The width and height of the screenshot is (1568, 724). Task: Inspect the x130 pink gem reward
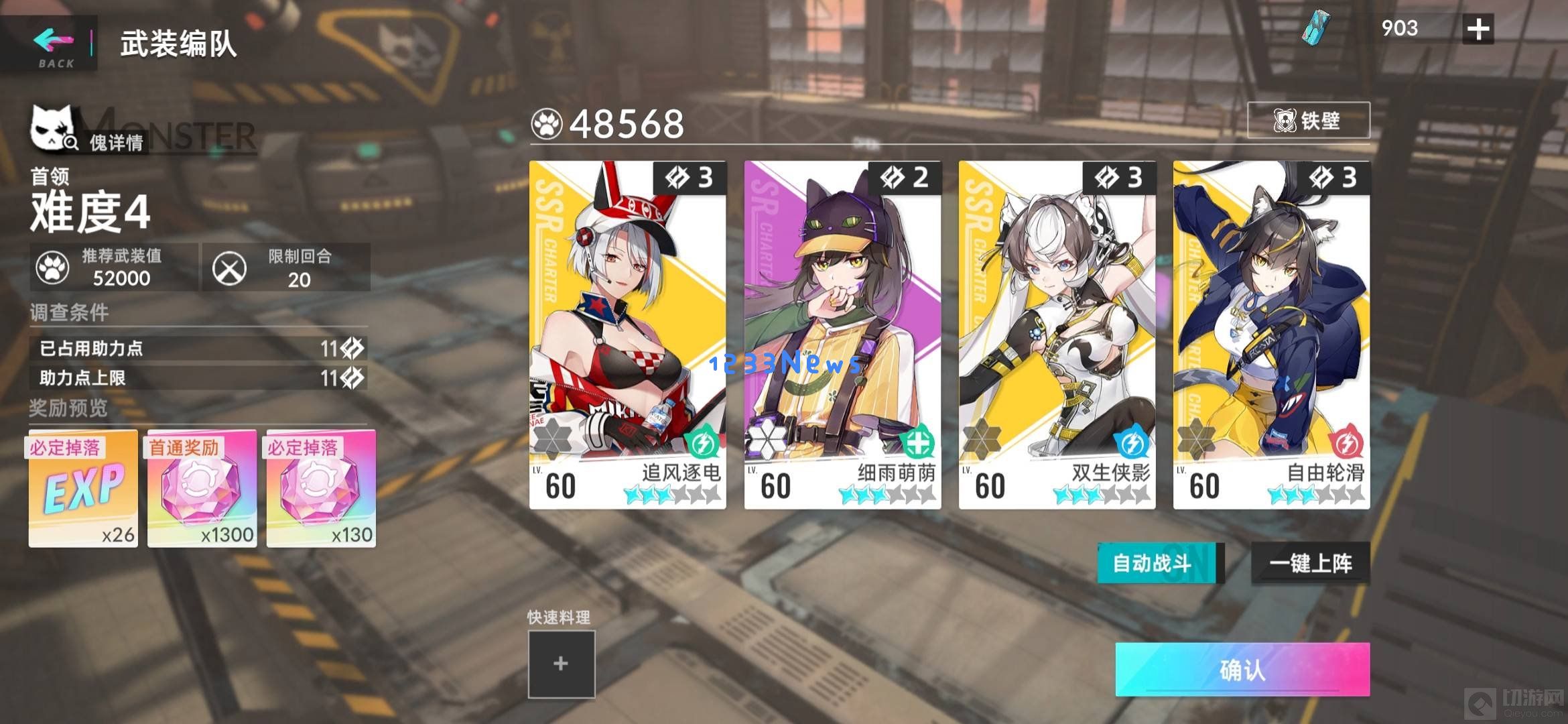point(321,488)
